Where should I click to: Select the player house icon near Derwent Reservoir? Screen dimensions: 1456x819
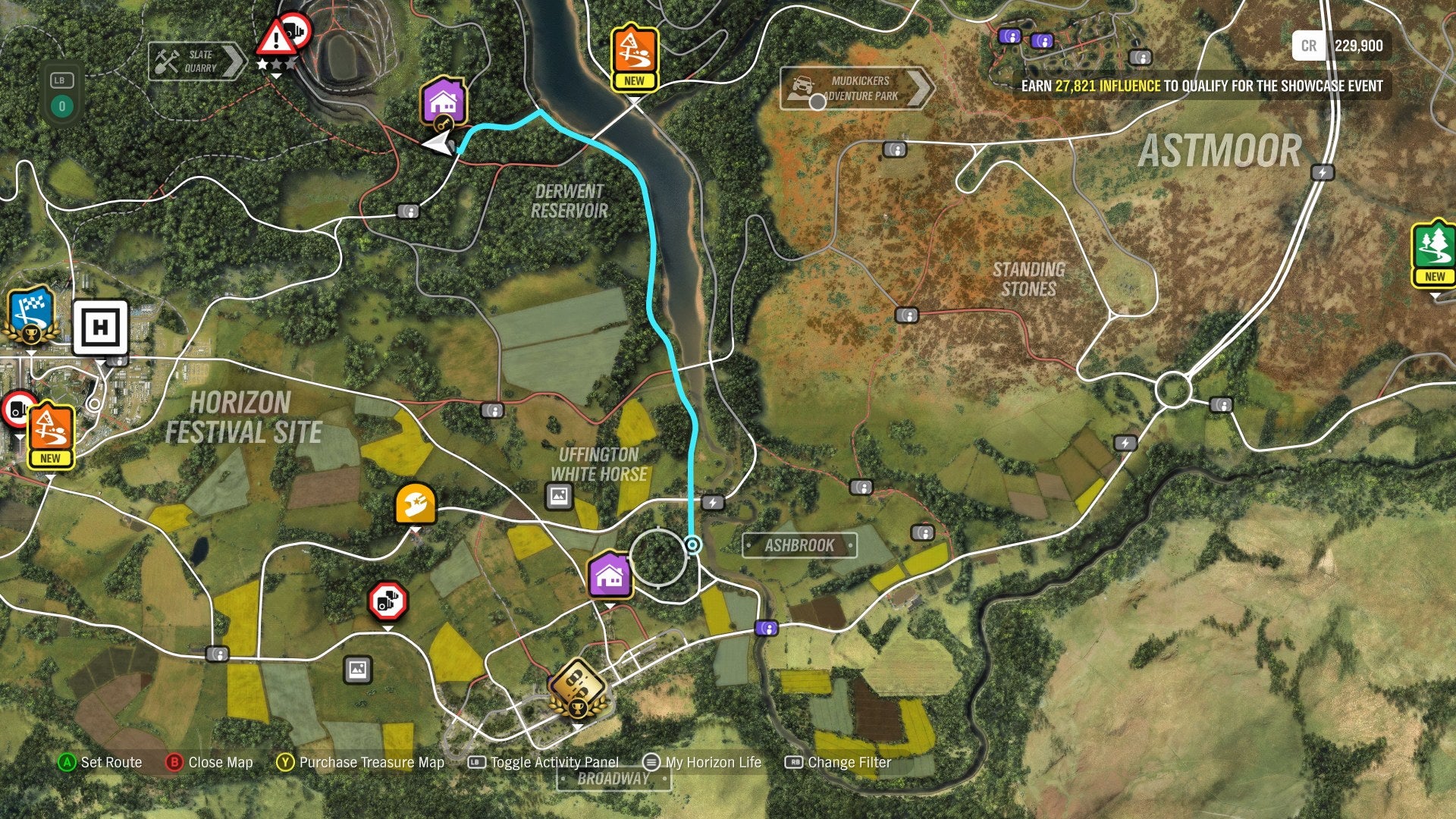point(444,102)
